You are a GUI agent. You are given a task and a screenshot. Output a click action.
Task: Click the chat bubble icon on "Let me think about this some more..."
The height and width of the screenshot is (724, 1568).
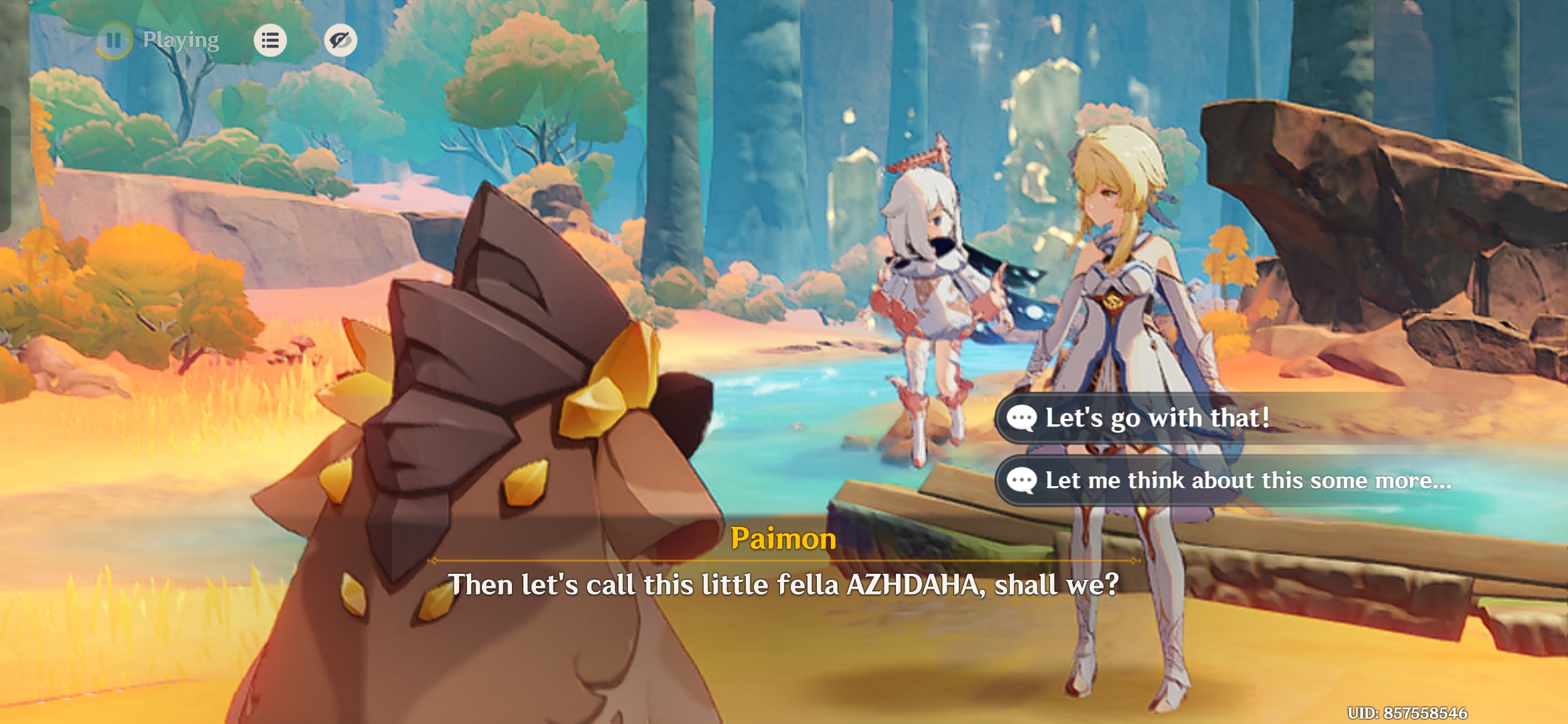(1022, 480)
